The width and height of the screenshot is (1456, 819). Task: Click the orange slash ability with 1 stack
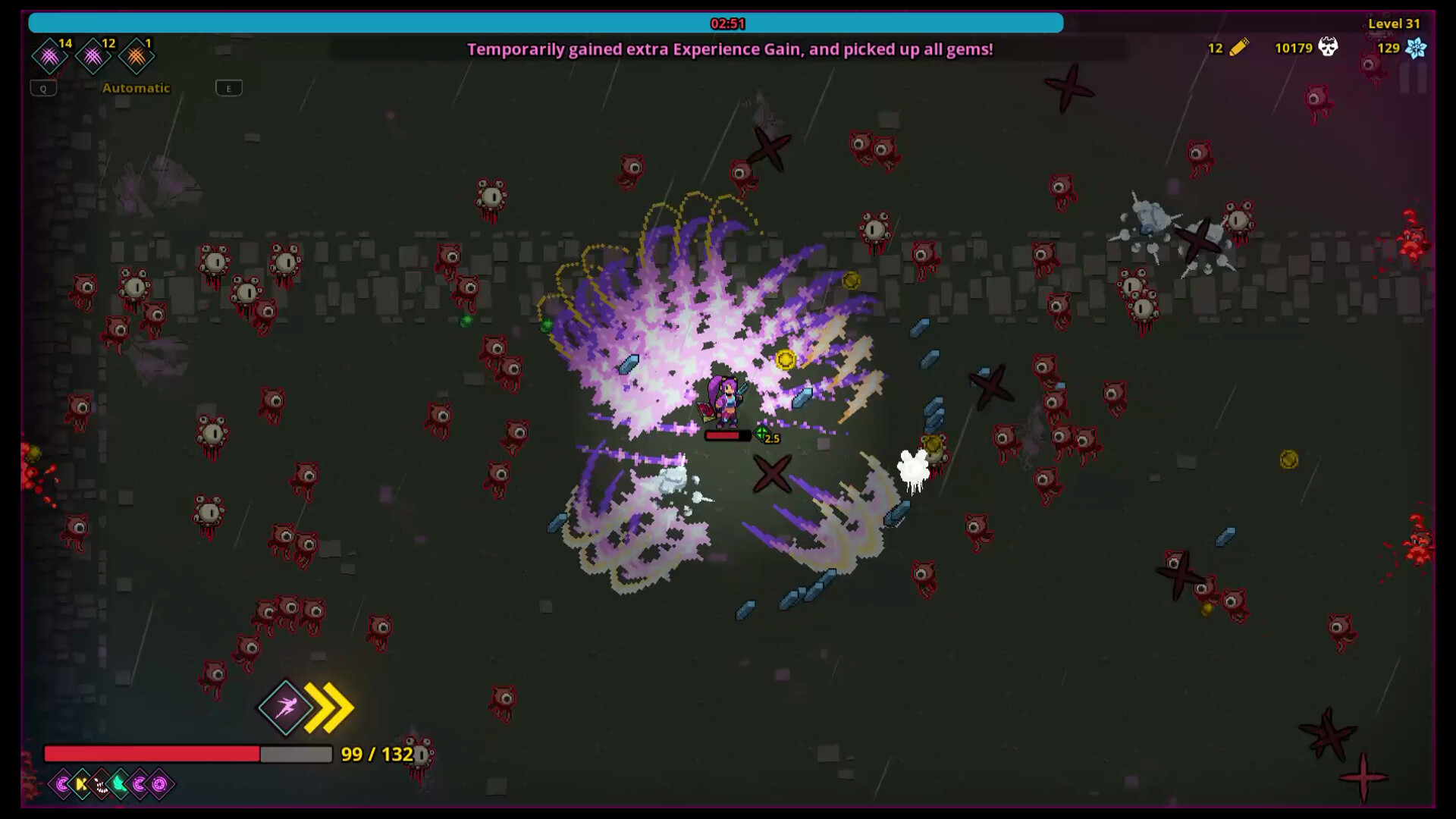(x=136, y=55)
